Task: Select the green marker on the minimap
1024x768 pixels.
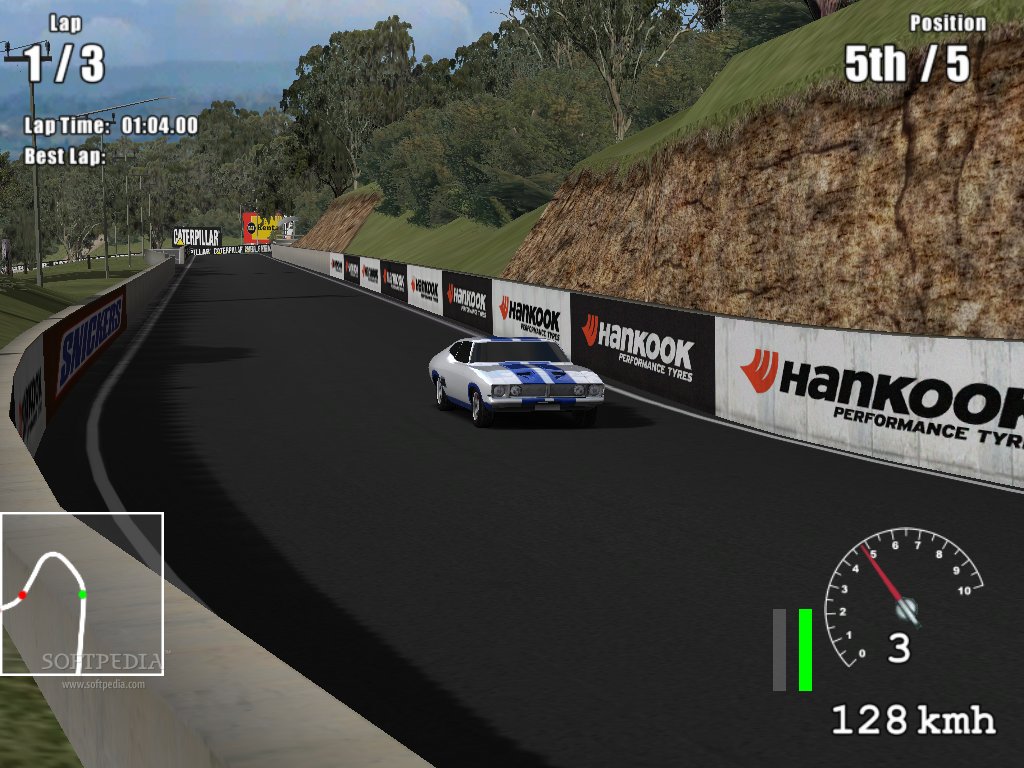Action: [x=83, y=594]
